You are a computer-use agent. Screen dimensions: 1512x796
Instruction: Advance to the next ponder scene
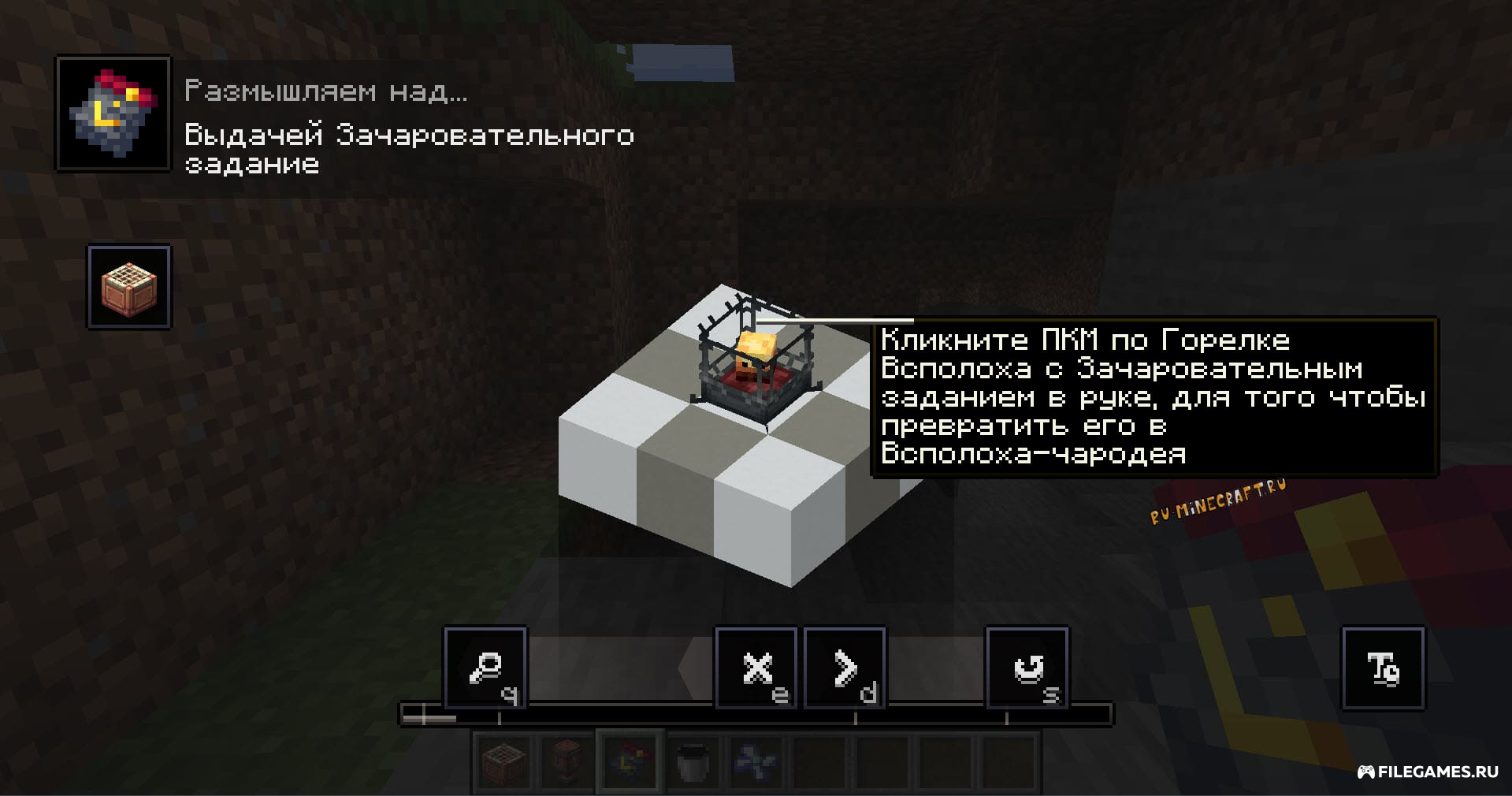tap(845, 669)
